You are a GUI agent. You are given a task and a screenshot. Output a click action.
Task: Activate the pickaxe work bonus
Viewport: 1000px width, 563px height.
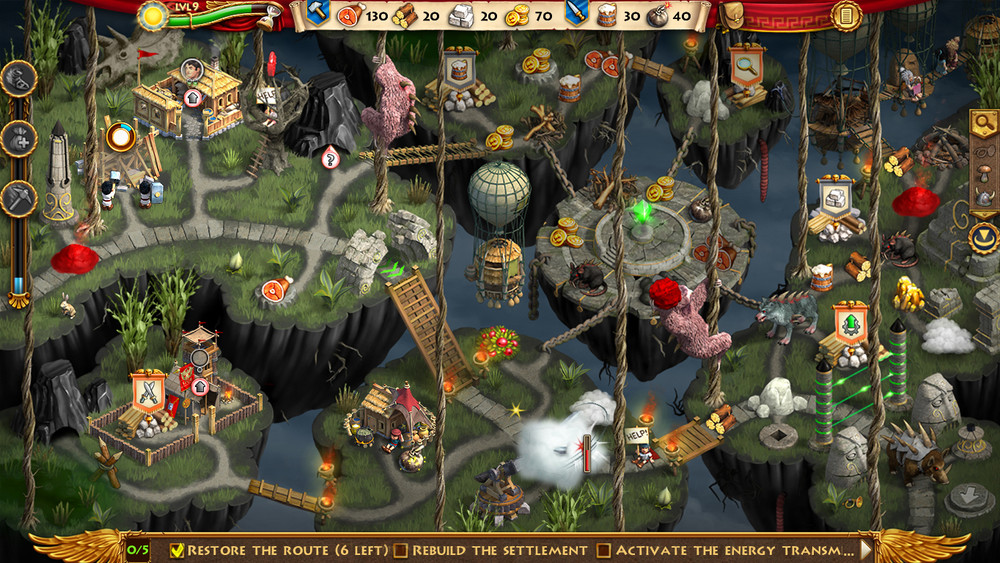click(x=18, y=198)
